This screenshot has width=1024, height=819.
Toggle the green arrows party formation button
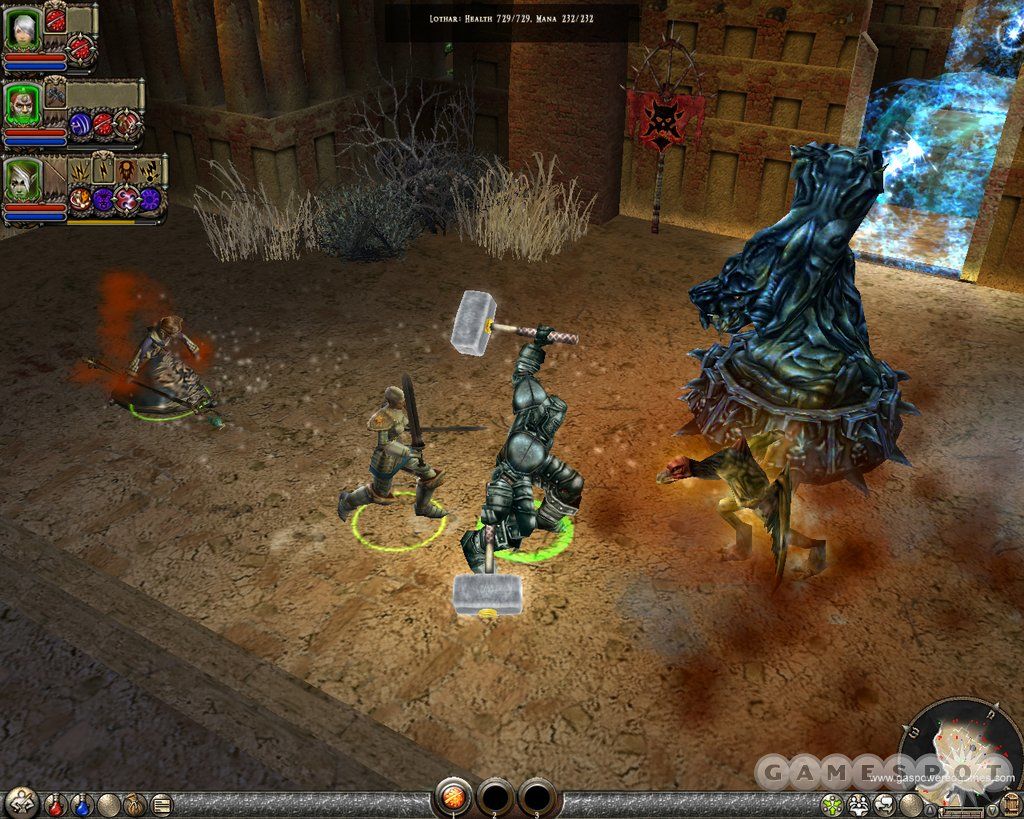[x=832, y=804]
